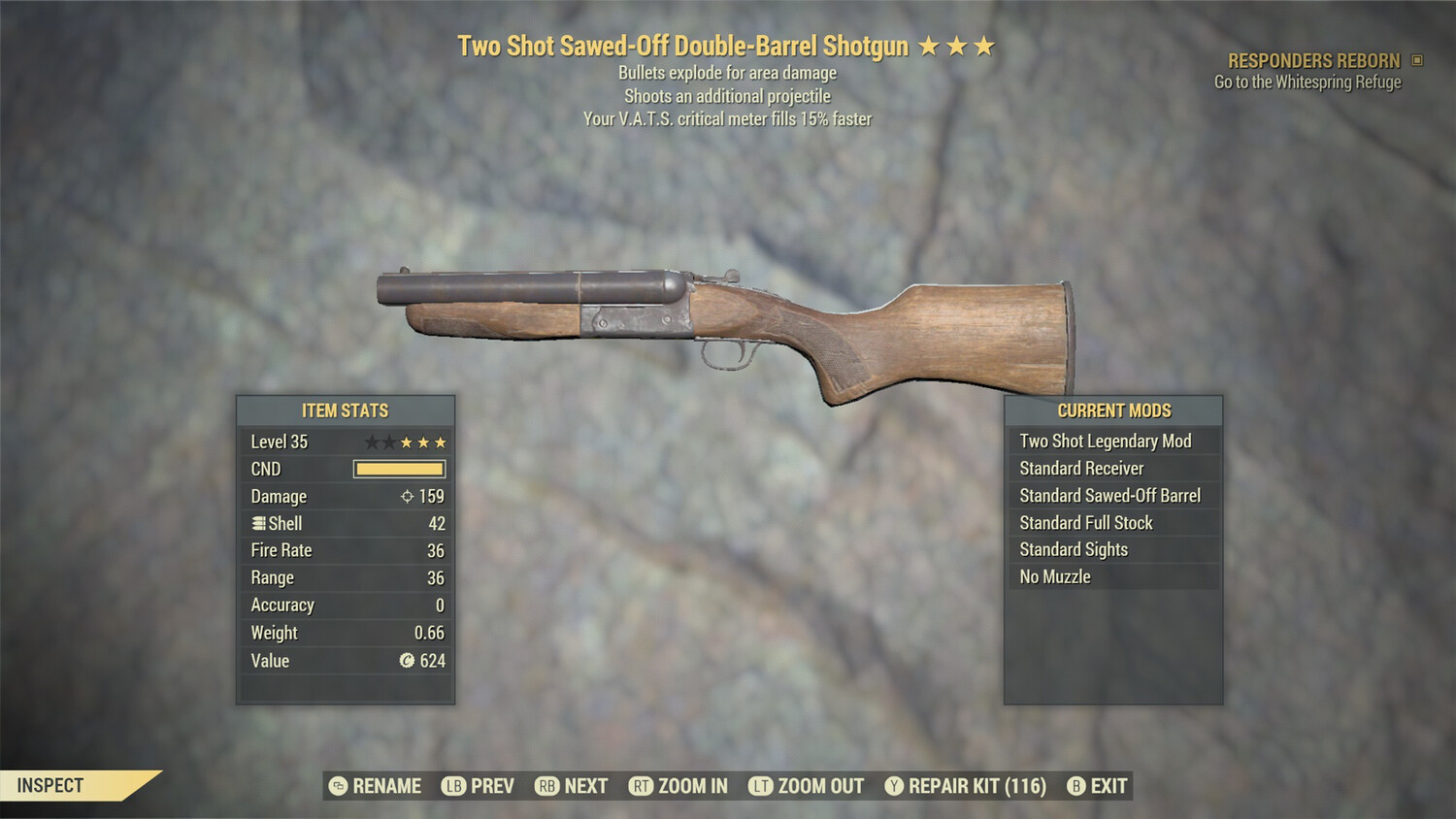Click the B button icon for EXIT
This screenshot has width=1456, height=819.
tap(1075, 786)
